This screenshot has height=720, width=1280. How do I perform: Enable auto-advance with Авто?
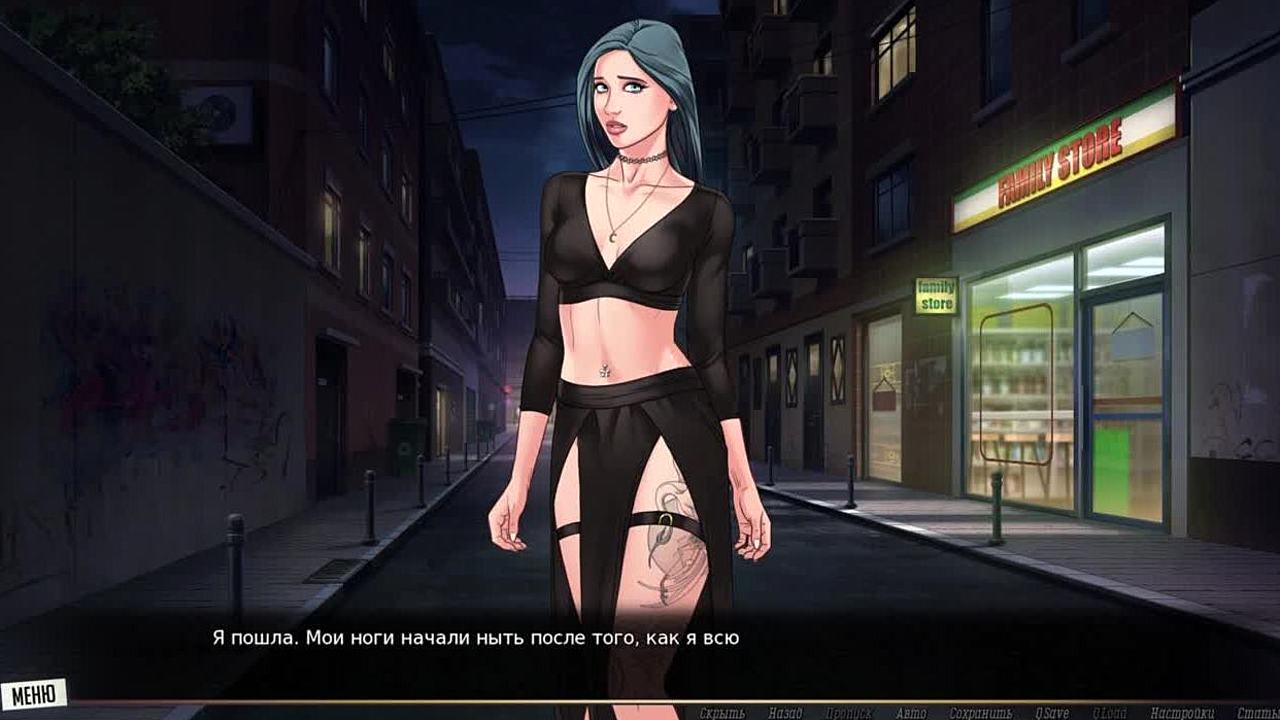pos(911,713)
